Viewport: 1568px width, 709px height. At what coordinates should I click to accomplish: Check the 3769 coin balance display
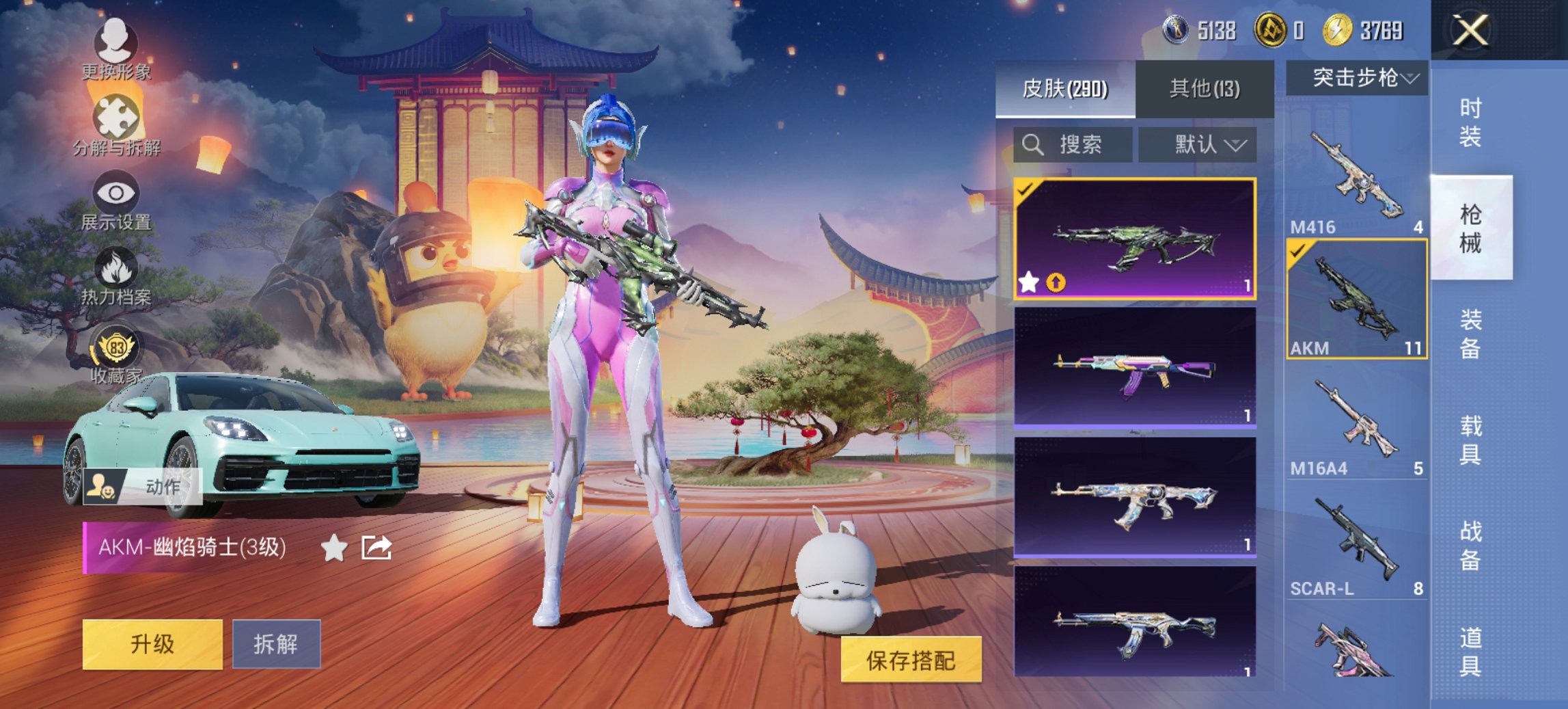(1363, 29)
